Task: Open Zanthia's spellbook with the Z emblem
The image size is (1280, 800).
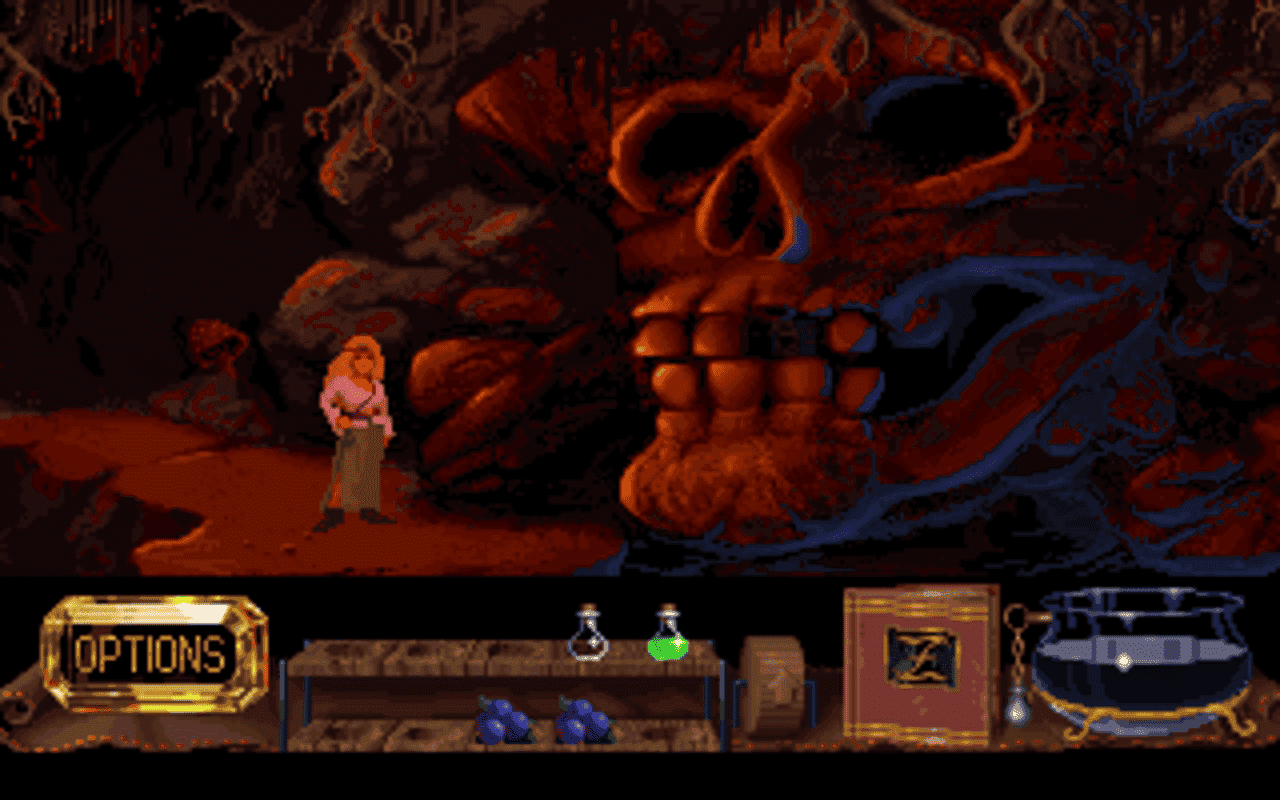Action: (x=921, y=655)
